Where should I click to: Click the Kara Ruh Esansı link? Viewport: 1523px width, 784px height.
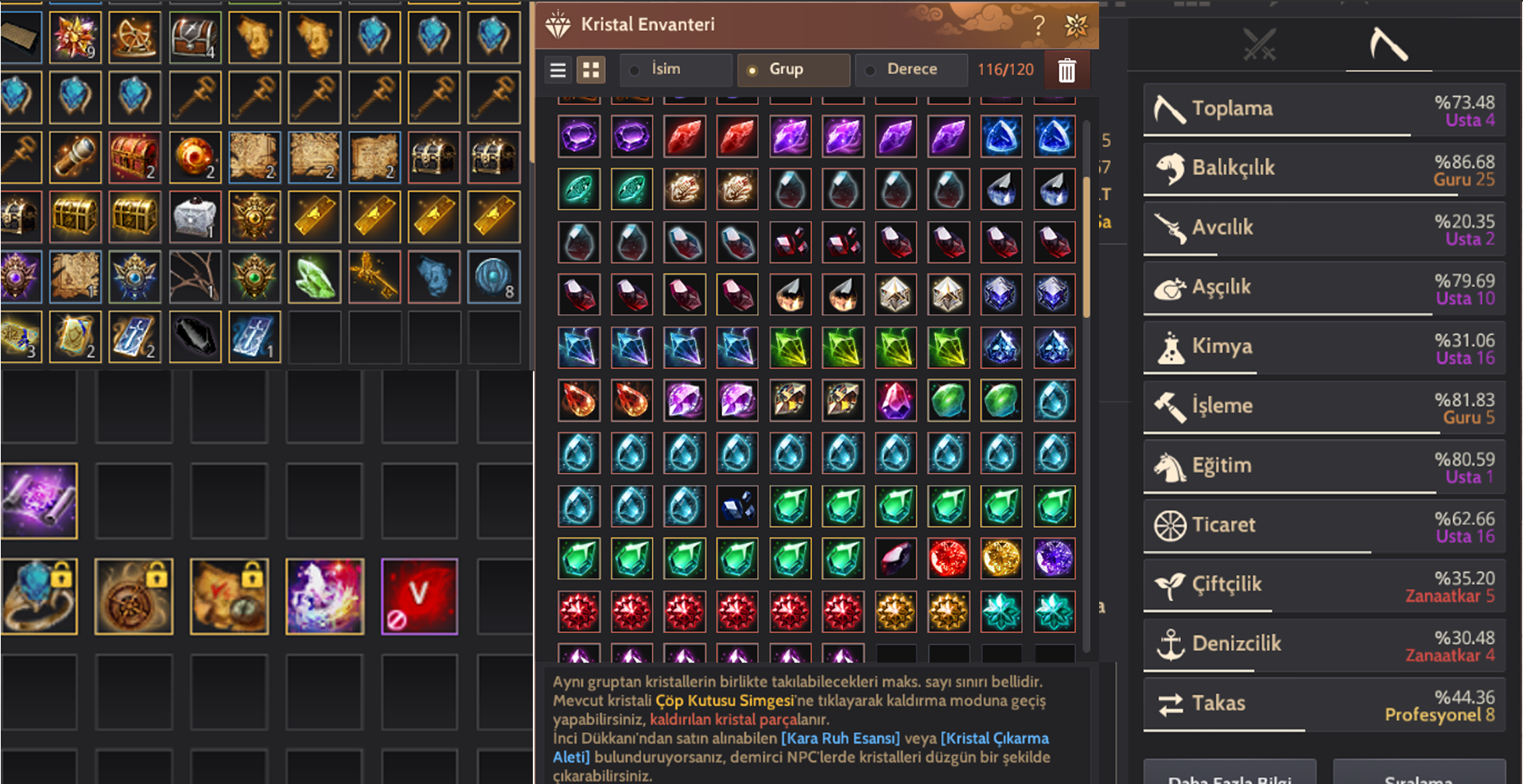click(x=842, y=738)
